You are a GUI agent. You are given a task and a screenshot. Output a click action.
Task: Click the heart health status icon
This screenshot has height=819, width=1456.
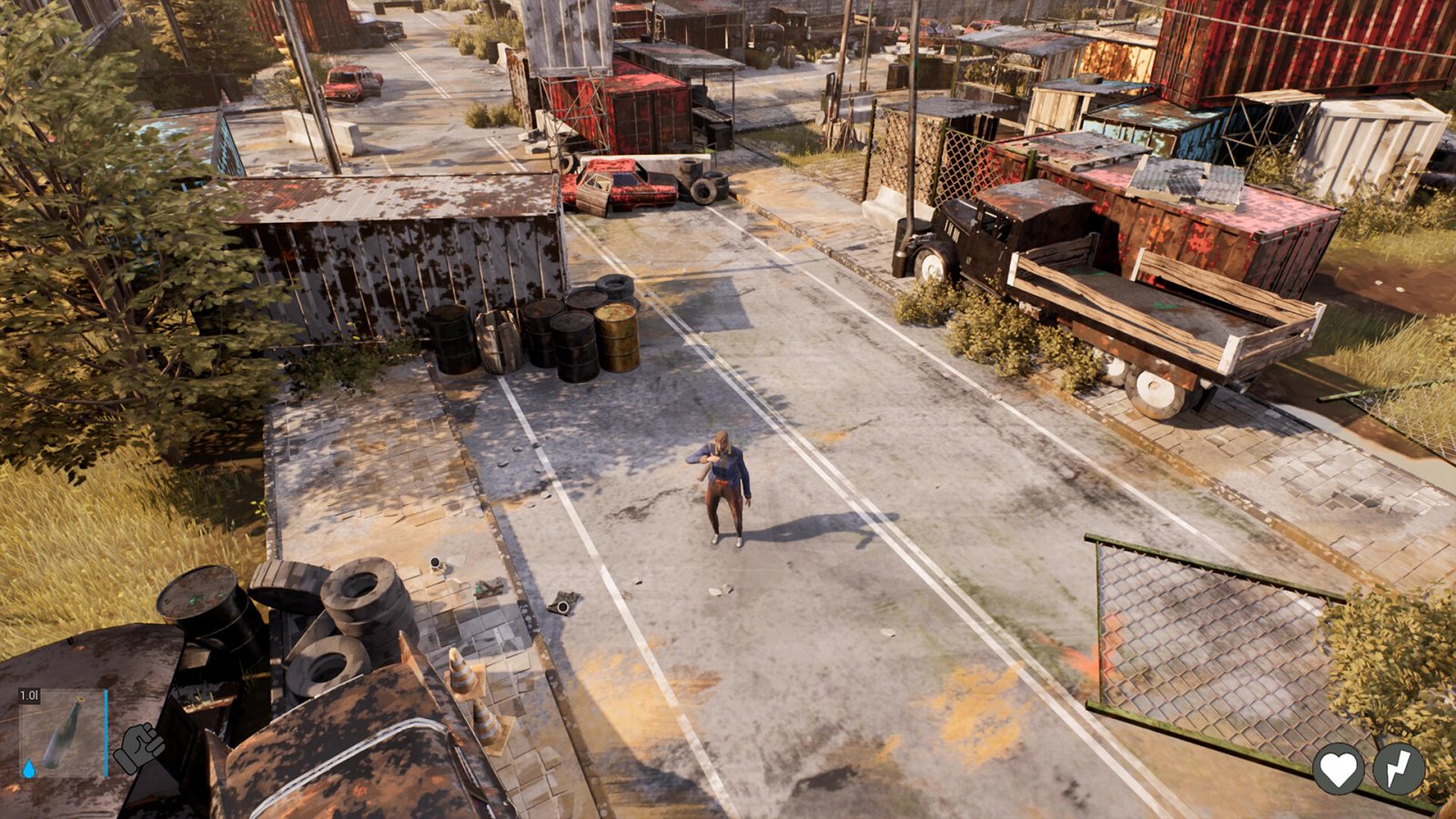(x=1338, y=769)
